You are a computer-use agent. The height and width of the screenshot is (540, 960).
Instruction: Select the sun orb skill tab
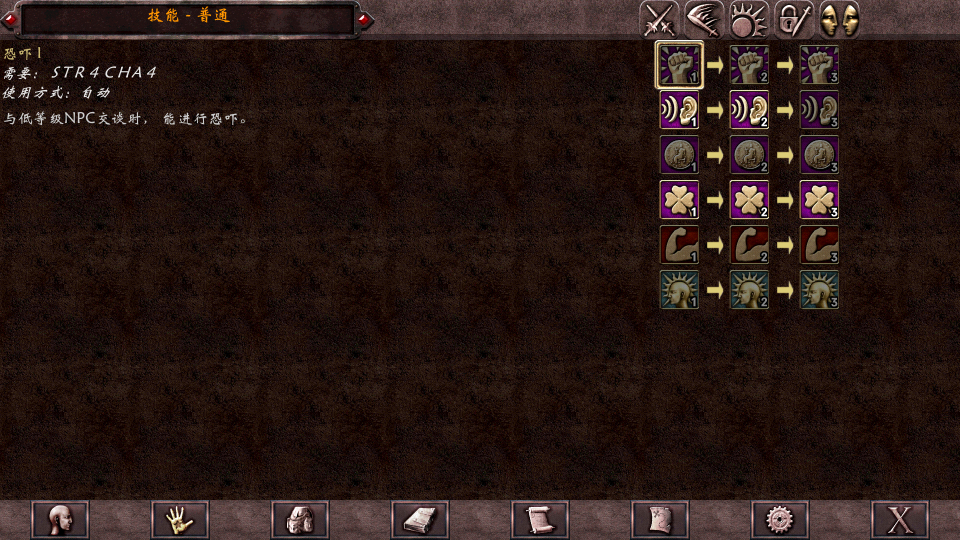[x=749, y=20]
